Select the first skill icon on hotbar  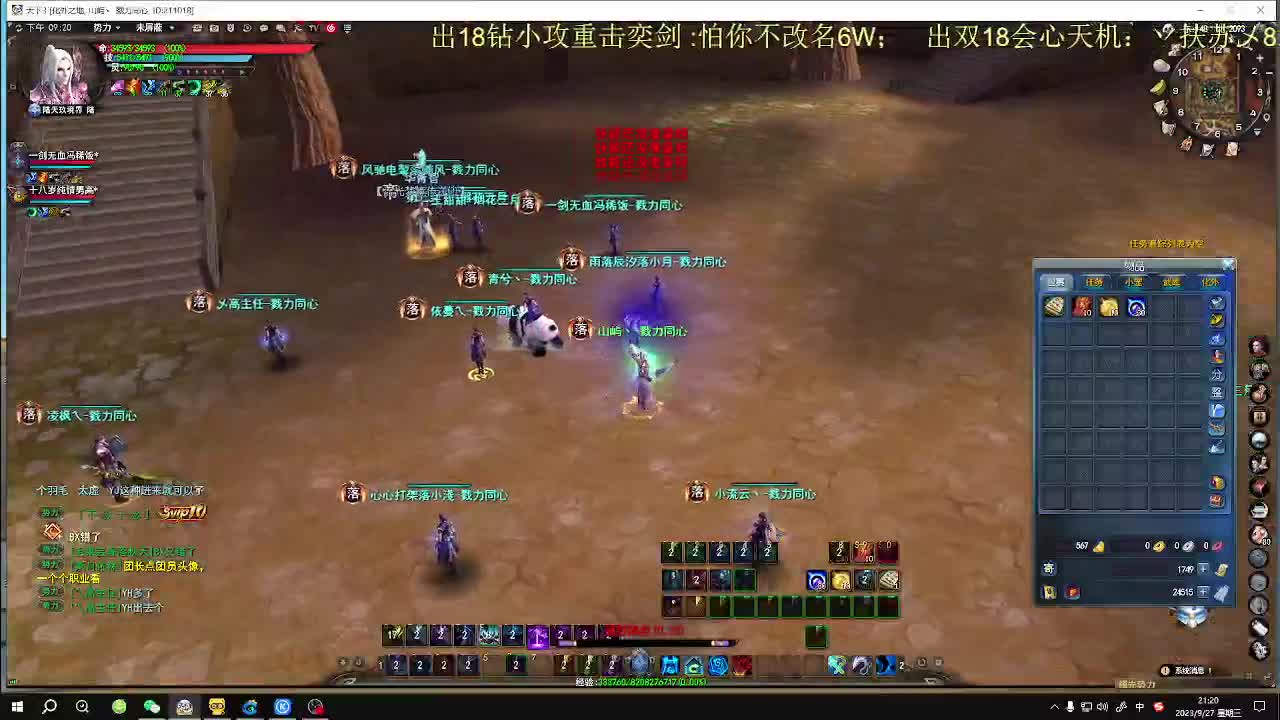[x=381, y=664]
